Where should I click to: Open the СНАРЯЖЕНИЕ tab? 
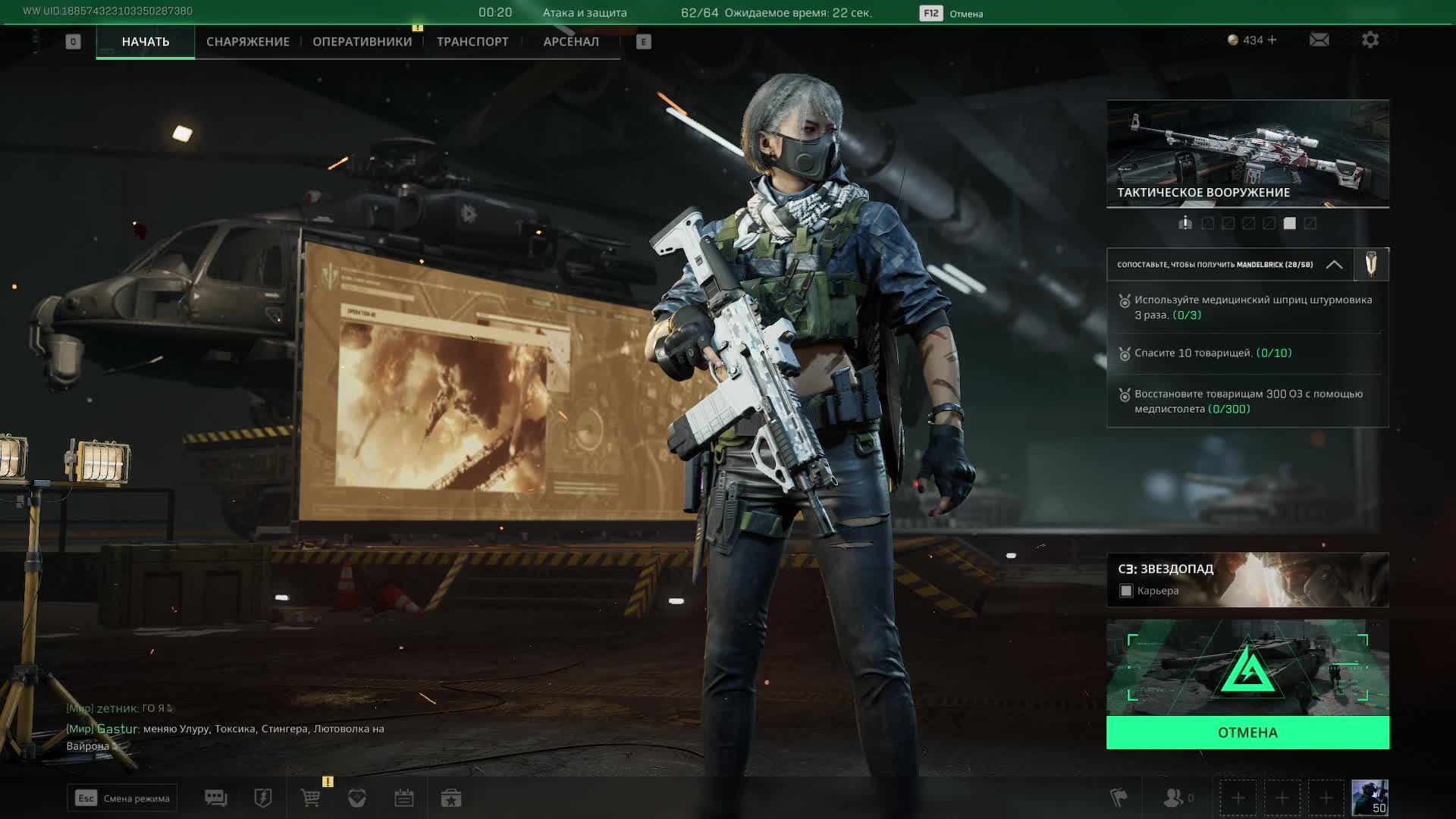coord(248,42)
